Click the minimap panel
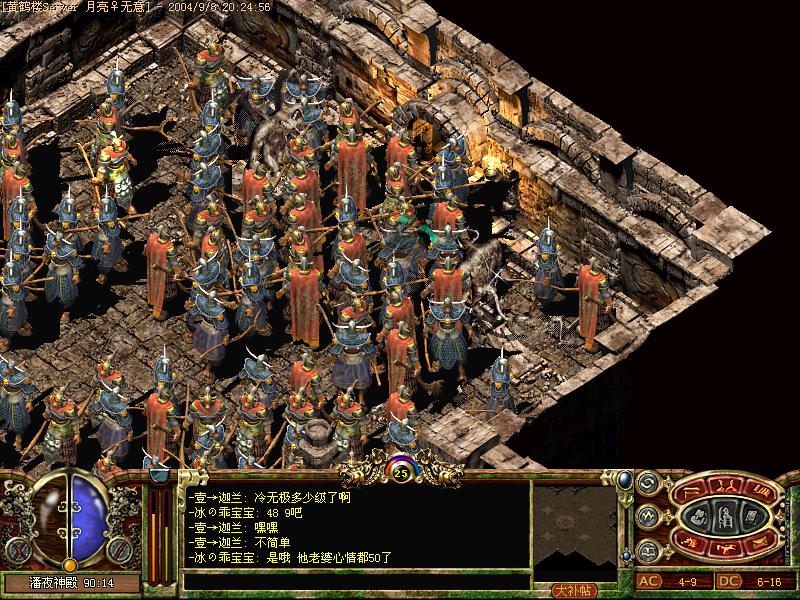 tap(574, 528)
